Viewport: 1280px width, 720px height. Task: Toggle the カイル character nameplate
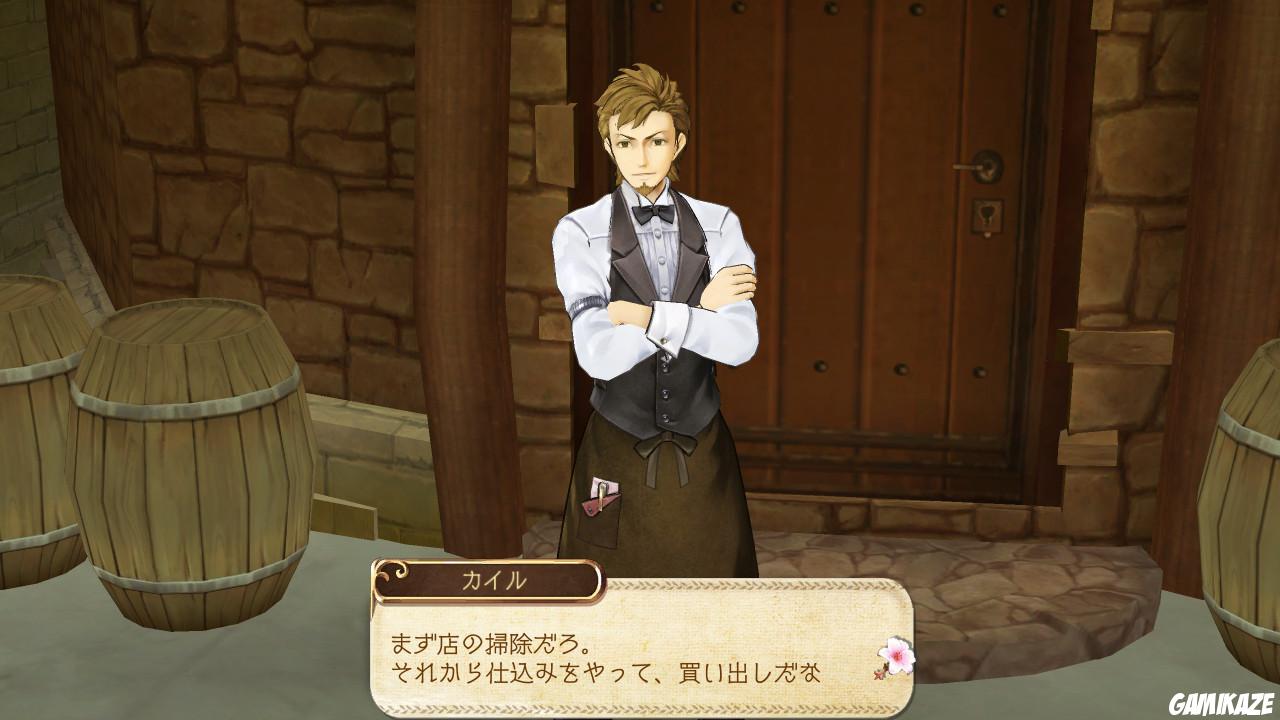tap(490, 578)
